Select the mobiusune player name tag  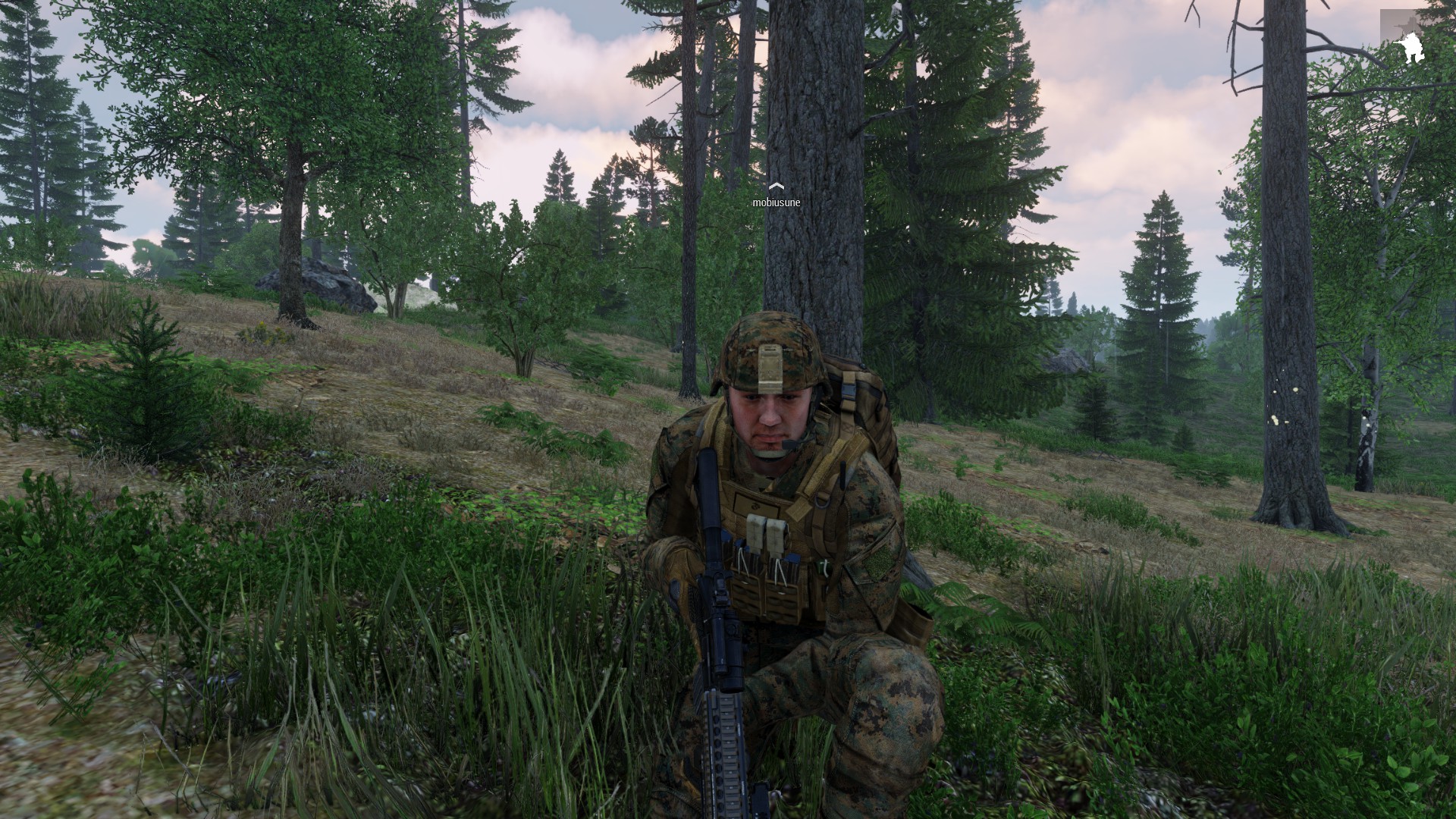click(776, 202)
